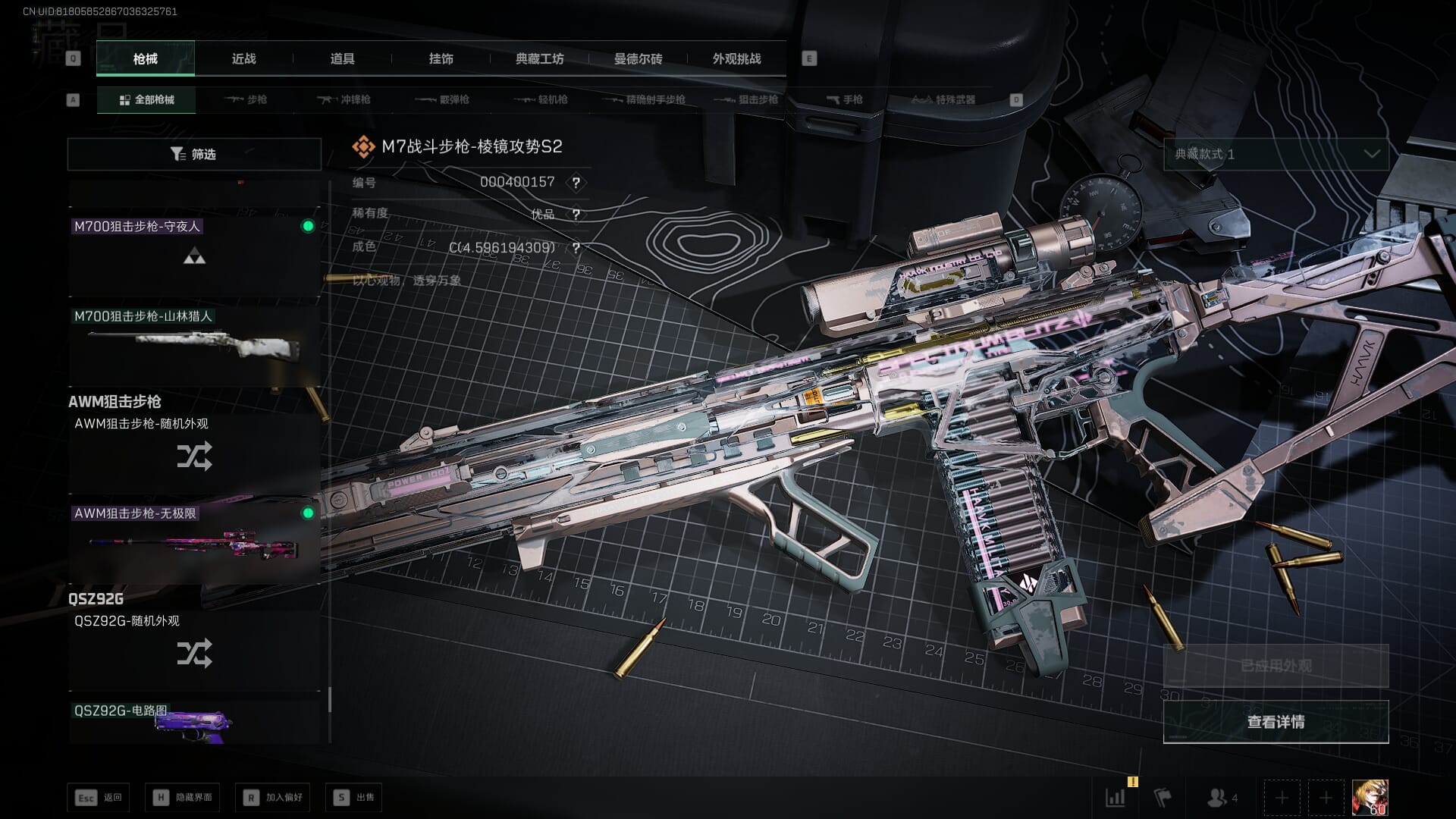The height and width of the screenshot is (819, 1456).
Task: Select the 挂饰 charms tab
Action: point(441,59)
